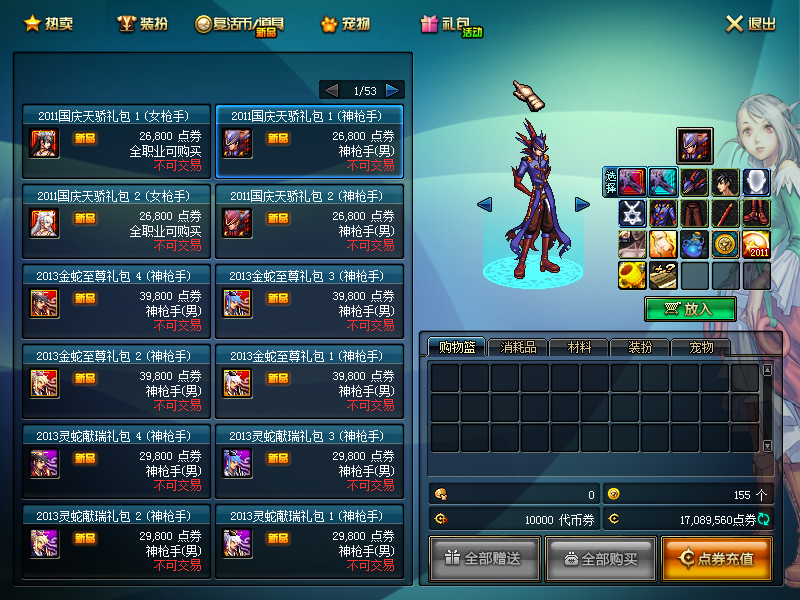The width and height of the screenshot is (800, 600).
Task: Open the 宠物 pet category
Action: tap(345, 23)
